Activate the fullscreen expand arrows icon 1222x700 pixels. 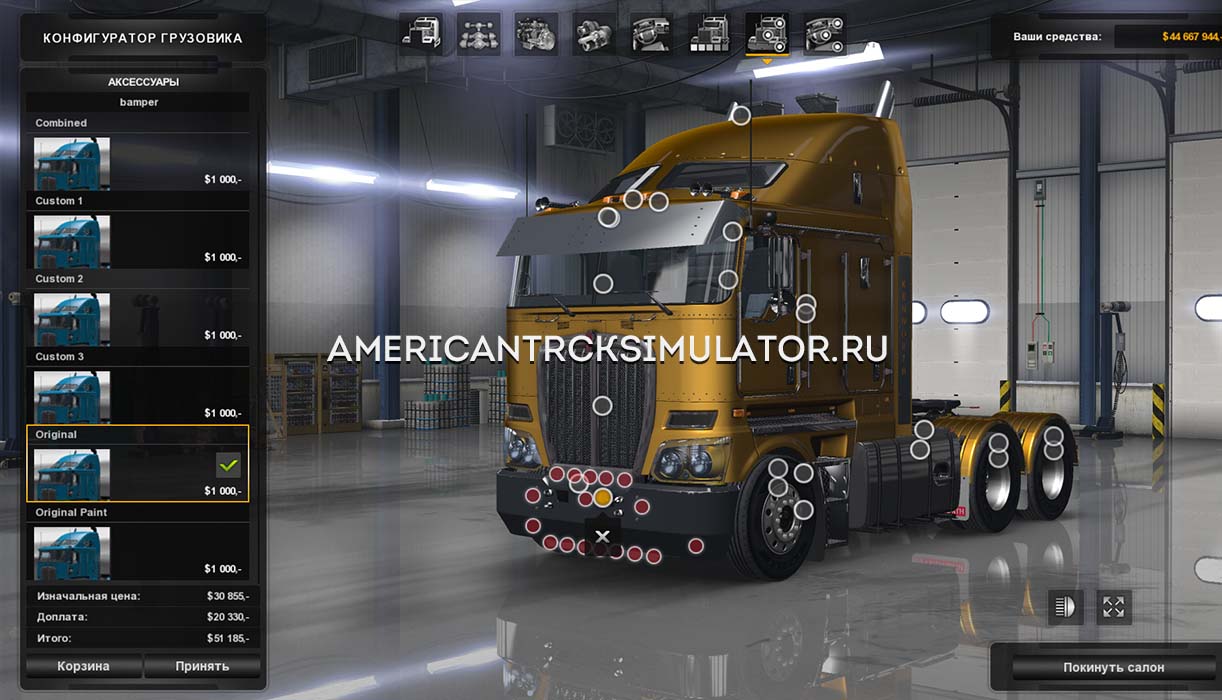click(1113, 607)
